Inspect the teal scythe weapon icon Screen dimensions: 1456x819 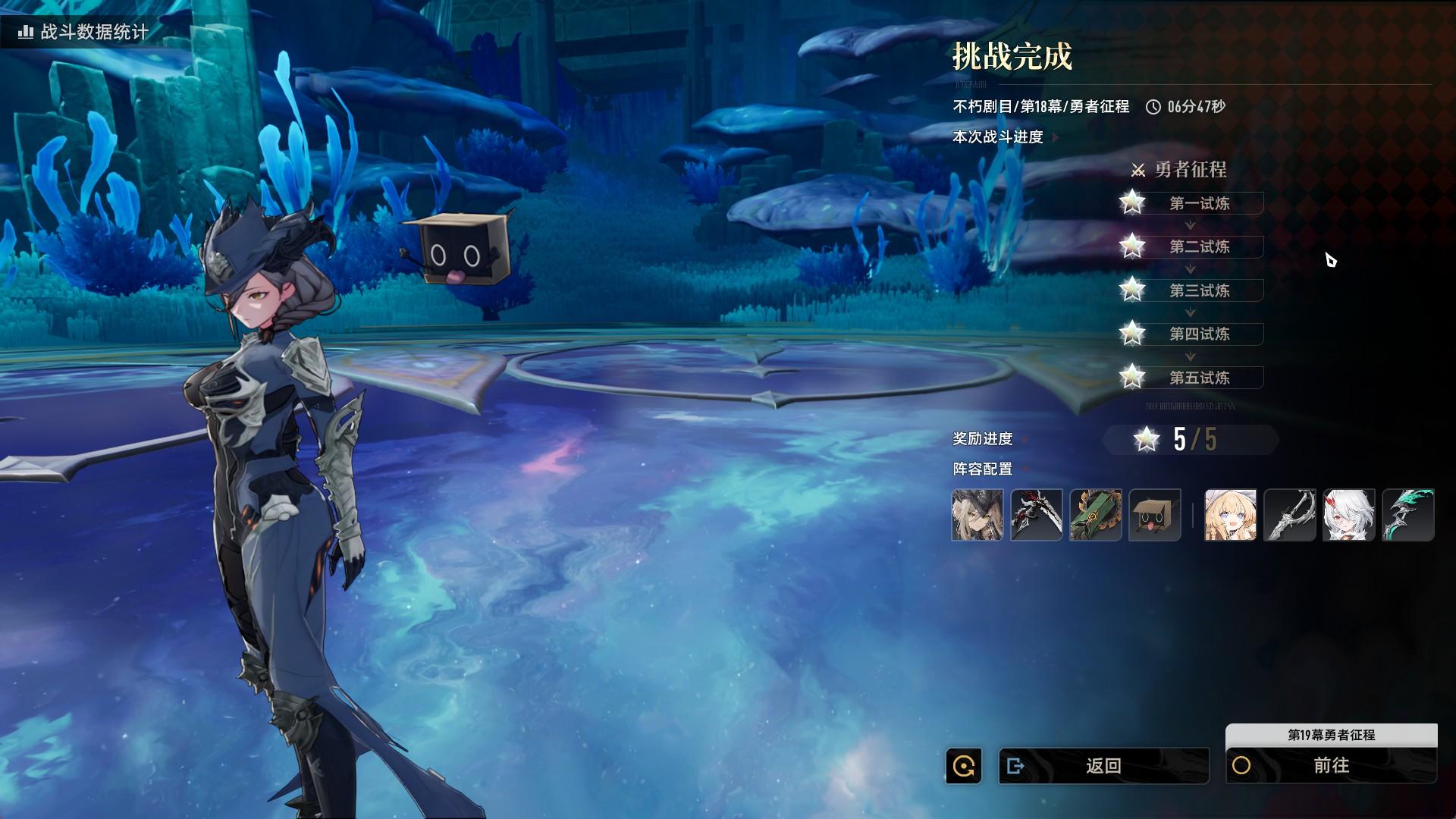tap(1408, 515)
